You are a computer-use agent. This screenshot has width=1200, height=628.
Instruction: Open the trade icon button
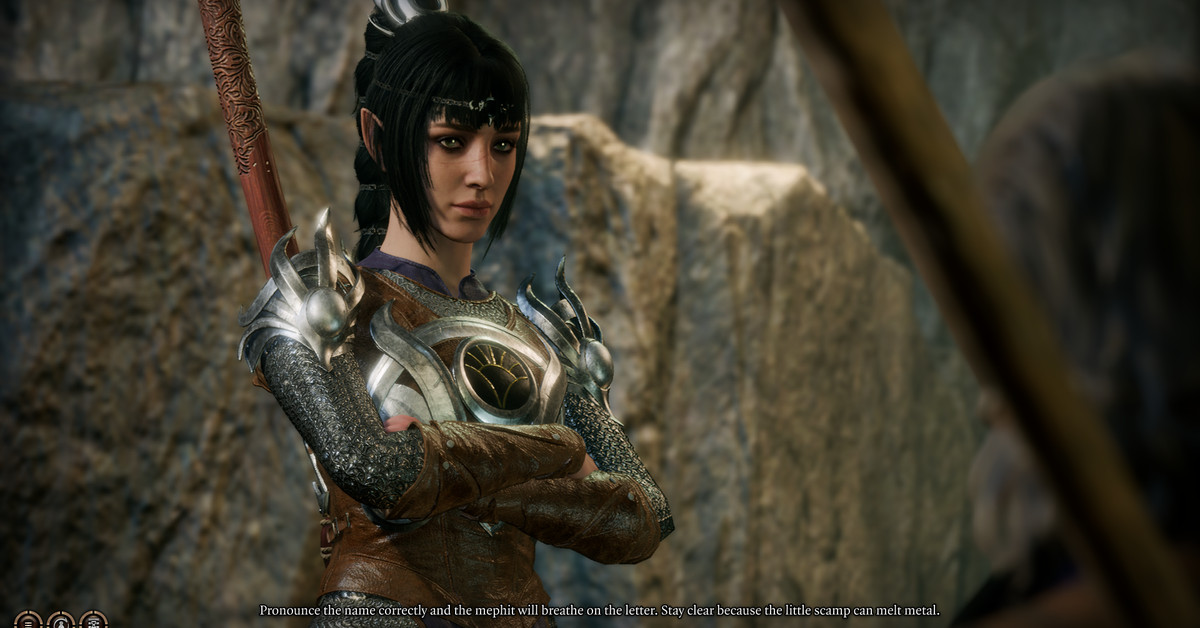(x=94, y=621)
